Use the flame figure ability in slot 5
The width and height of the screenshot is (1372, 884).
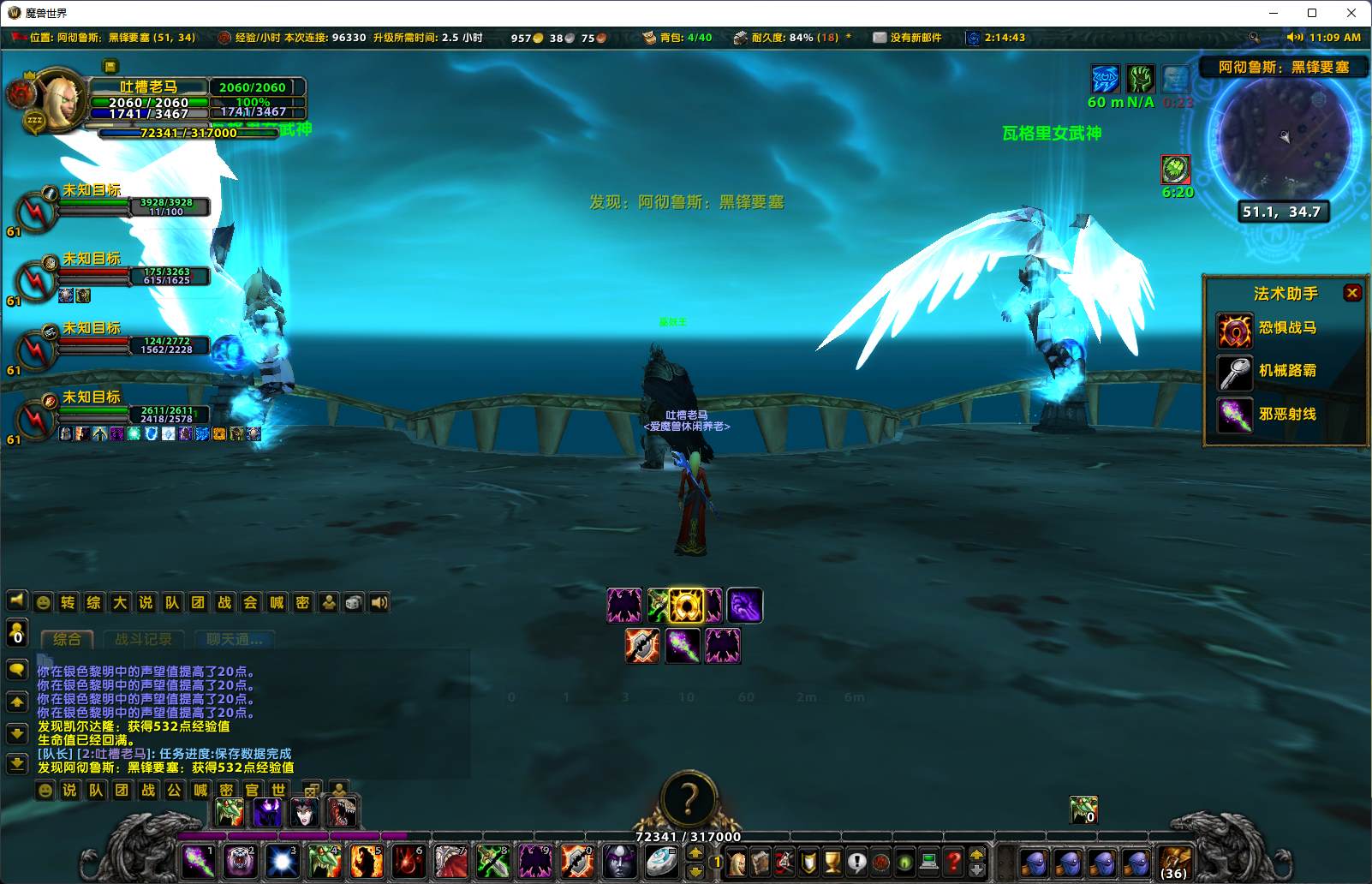(x=366, y=860)
